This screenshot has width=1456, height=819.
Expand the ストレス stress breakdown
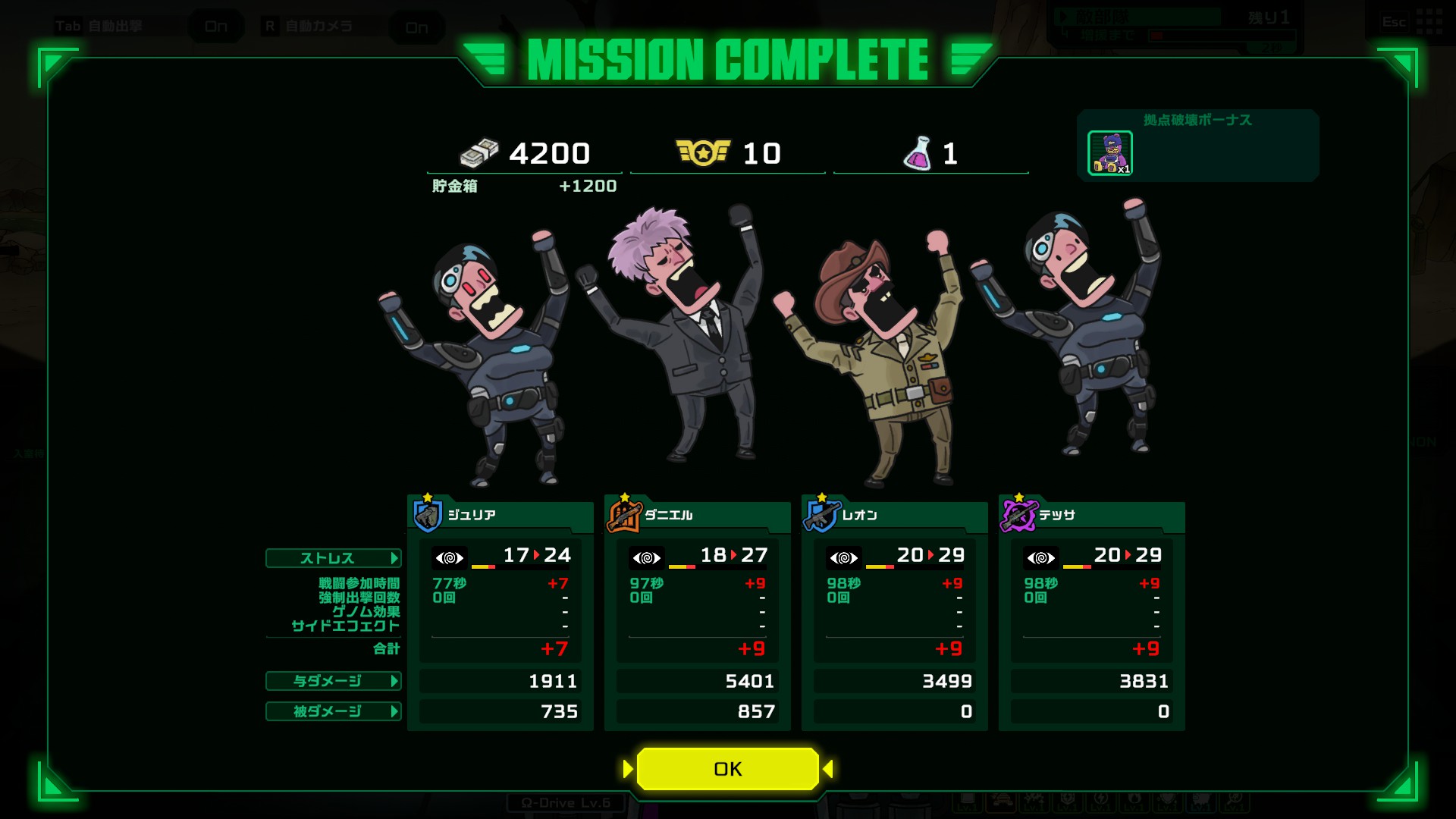pyautogui.click(x=333, y=558)
